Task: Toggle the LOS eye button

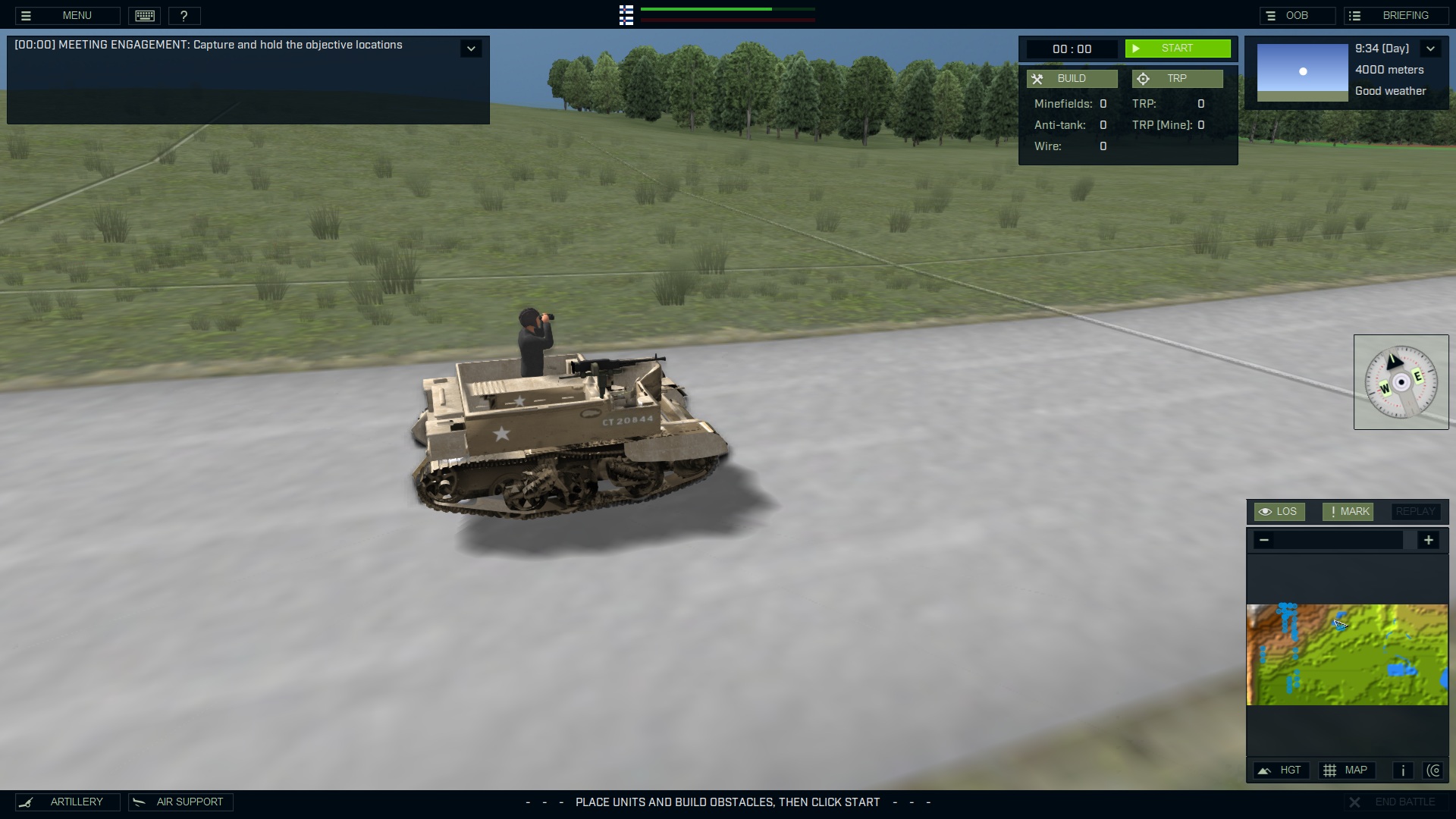Action: click(x=1279, y=511)
